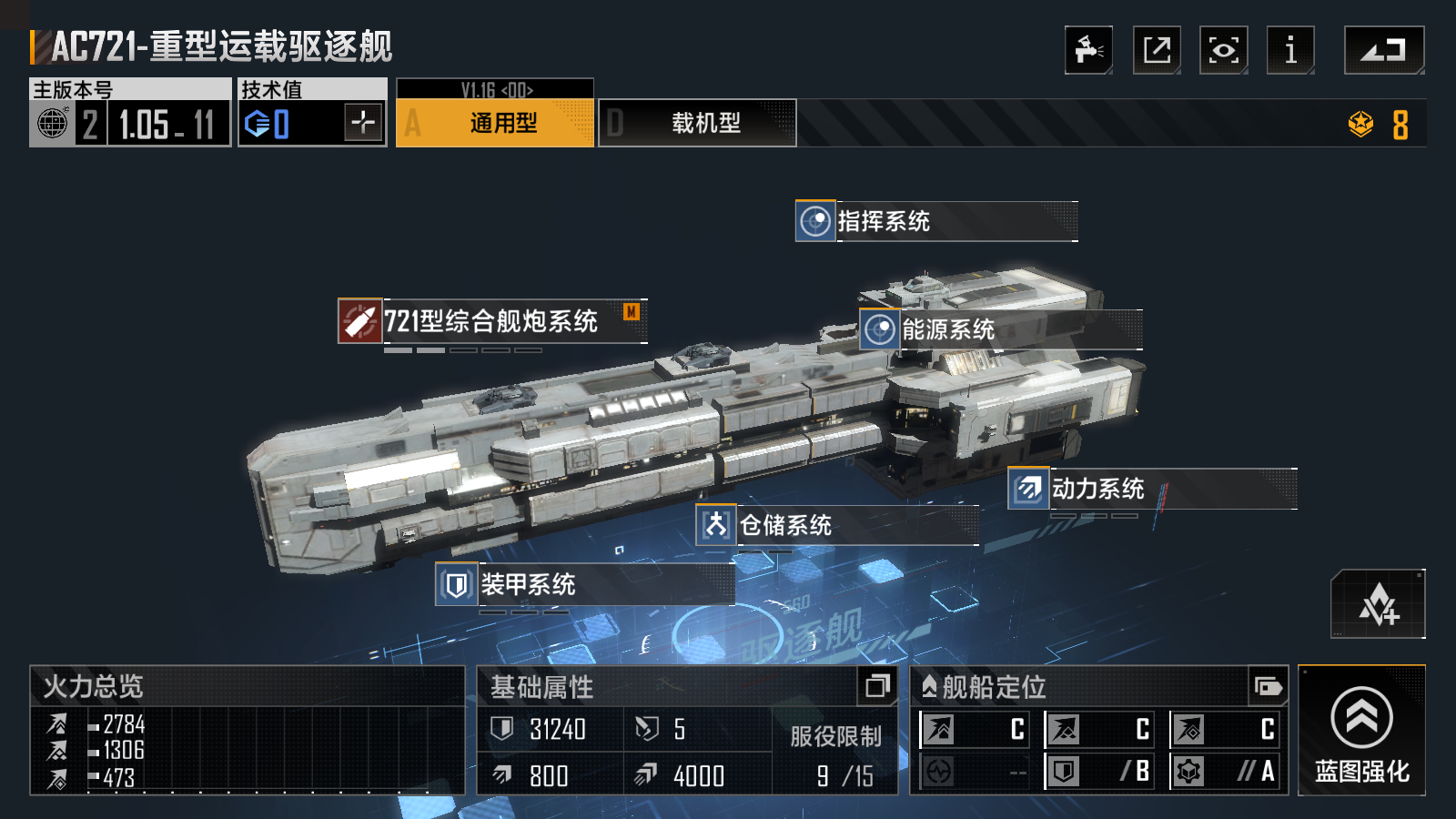Click the plus button next to 技术值
Viewport: 1456px width, 819px height.
coord(362,123)
